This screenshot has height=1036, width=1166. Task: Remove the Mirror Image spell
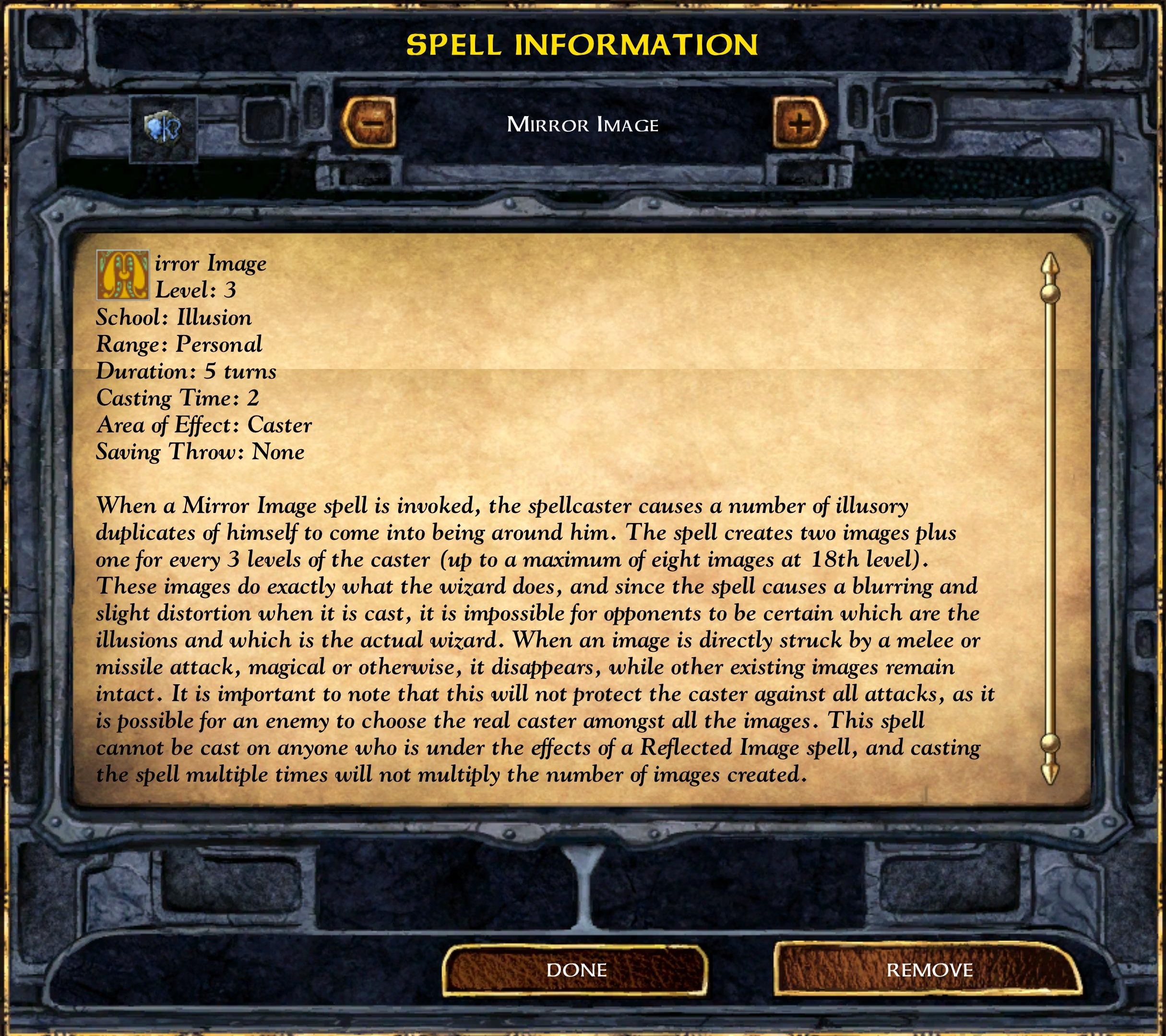click(x=928, y=970)
